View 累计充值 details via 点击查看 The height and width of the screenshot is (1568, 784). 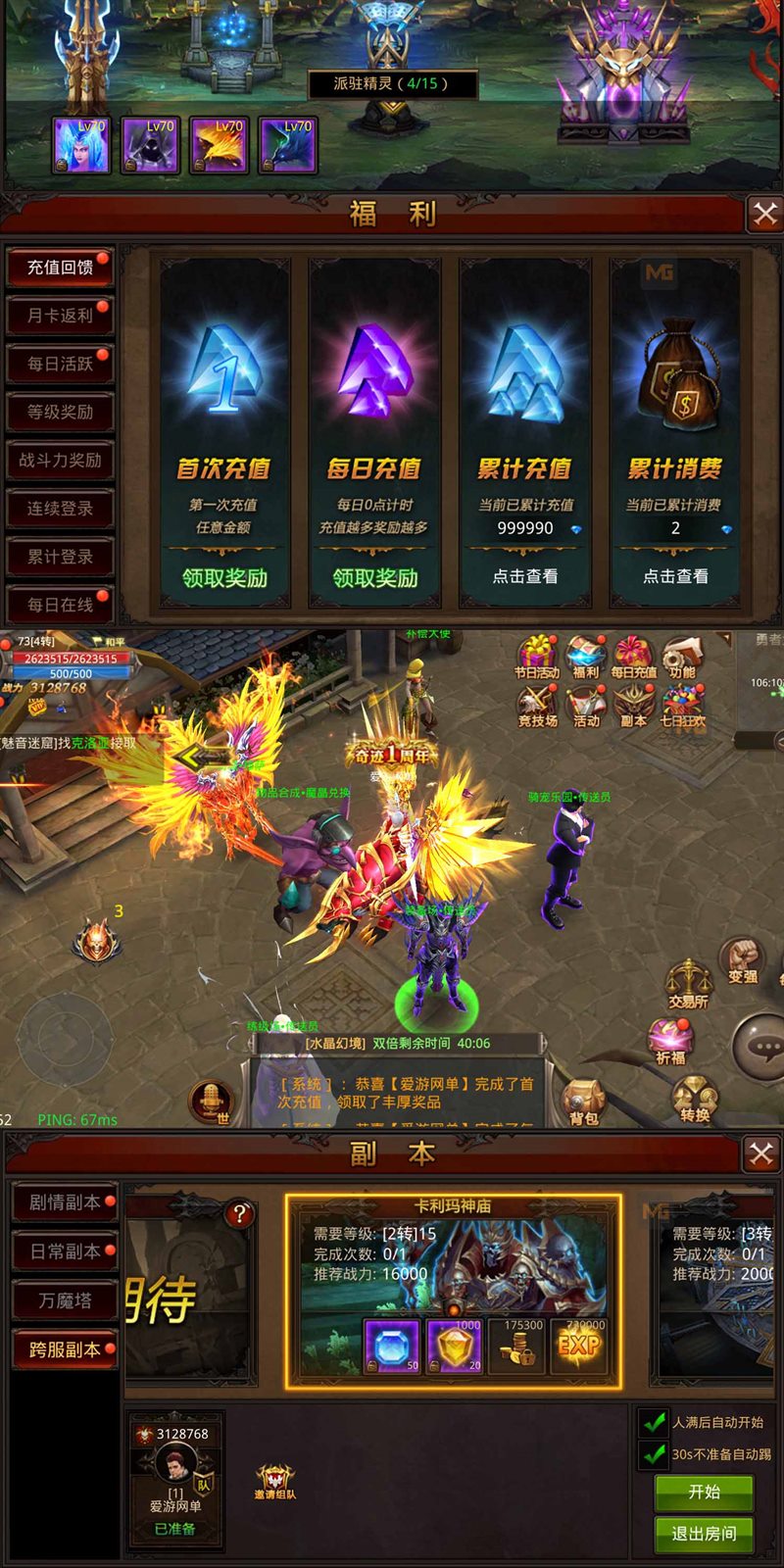(525, 576)
